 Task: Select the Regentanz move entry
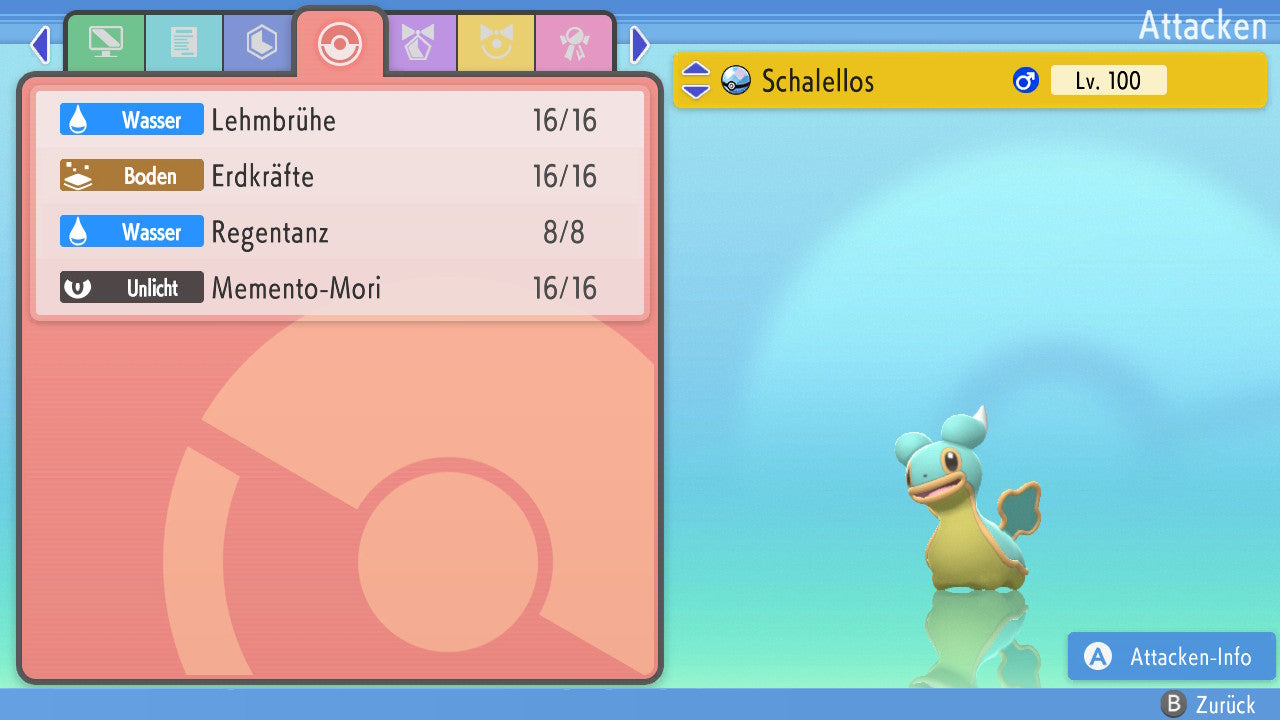click(340, 233)
